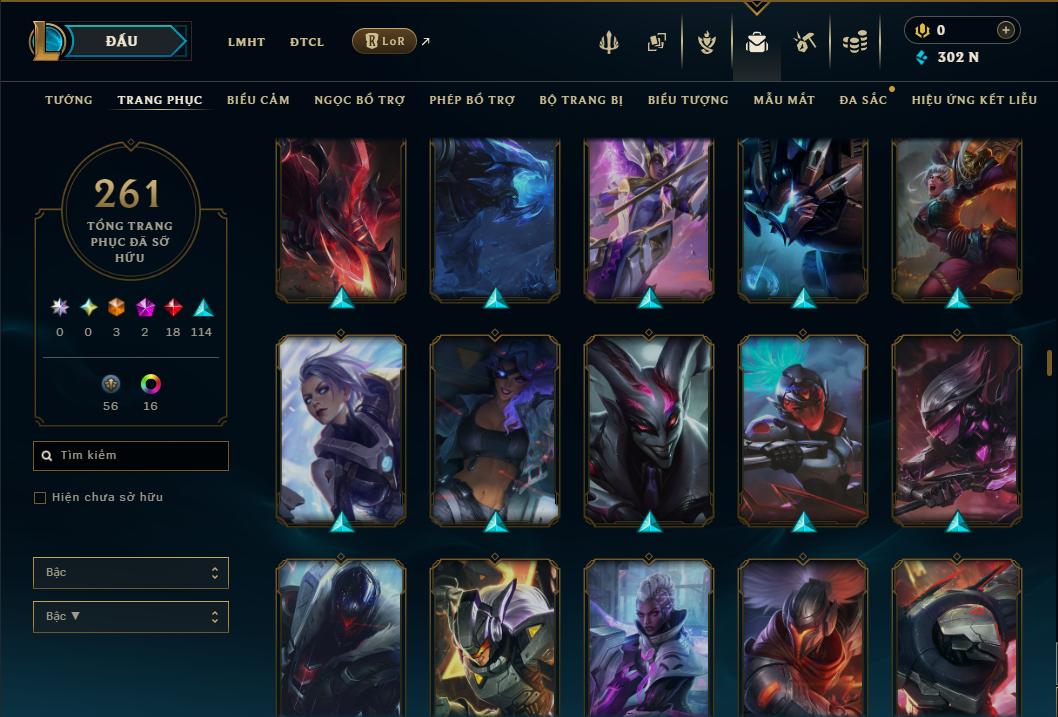This screenshot has height=717, width=1058.
Task: Toggle the Hiện chưa sở hữu checkbox
Action: [x=40, y=498]
